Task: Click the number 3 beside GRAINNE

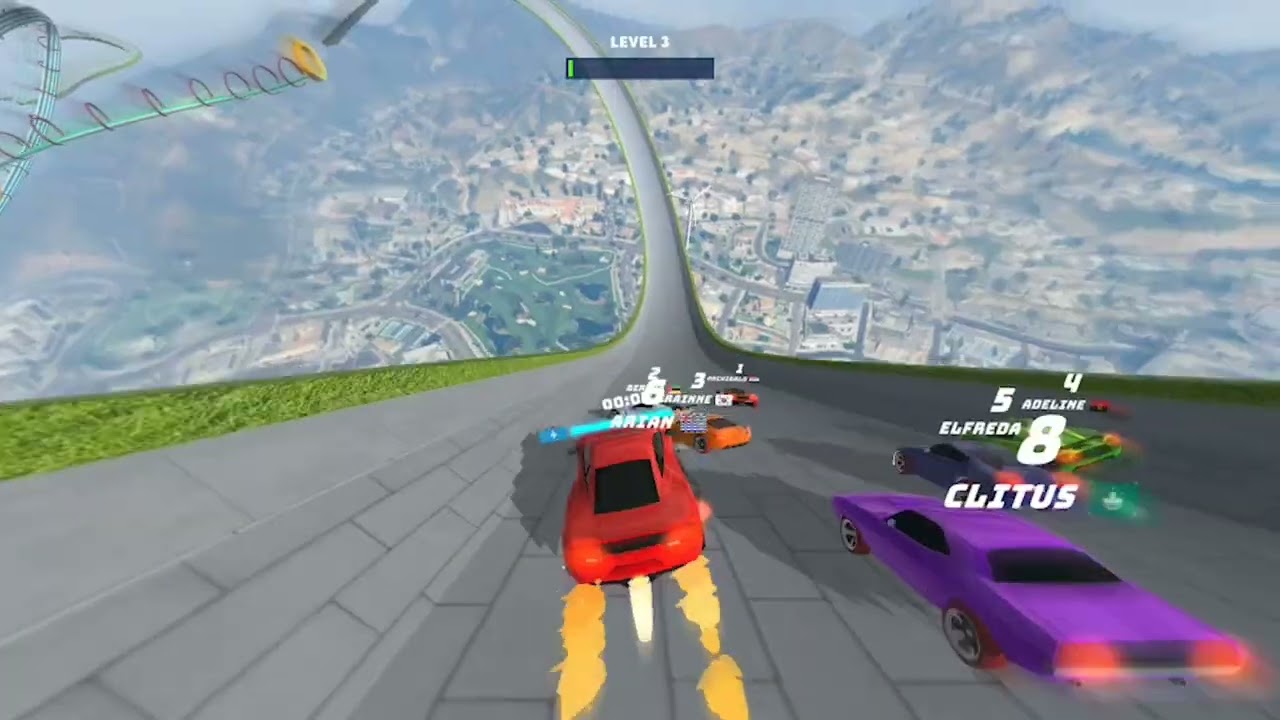Action: coord(698,379)
